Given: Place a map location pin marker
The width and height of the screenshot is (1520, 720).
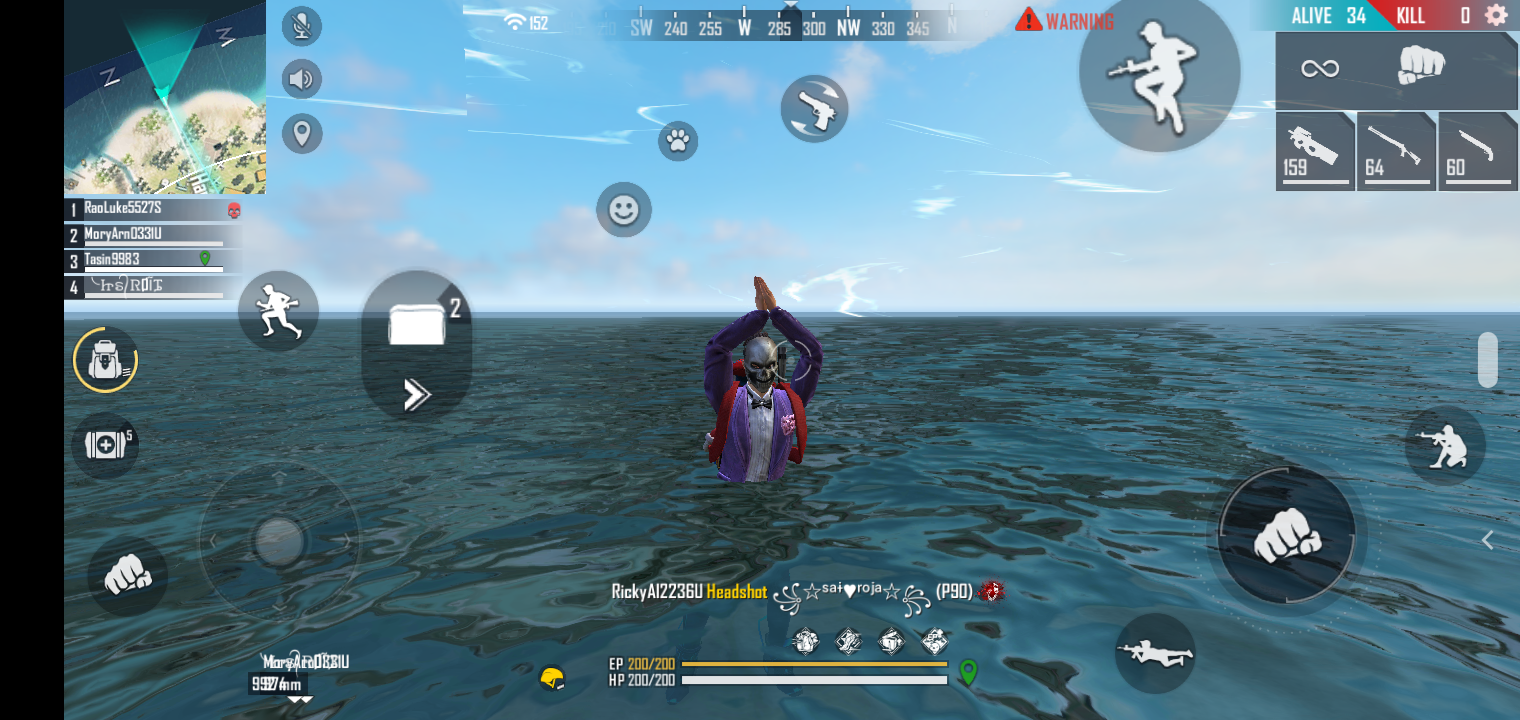Looking at the screenshot, I should tap(301, 133).
